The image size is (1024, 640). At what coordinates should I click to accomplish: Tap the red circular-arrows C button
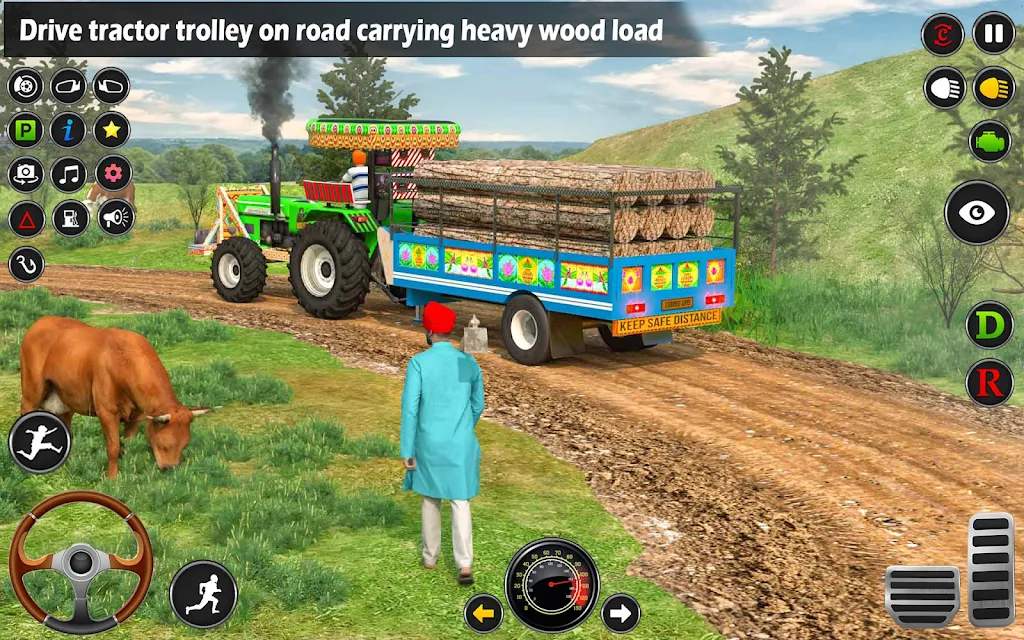pos(942,34)
